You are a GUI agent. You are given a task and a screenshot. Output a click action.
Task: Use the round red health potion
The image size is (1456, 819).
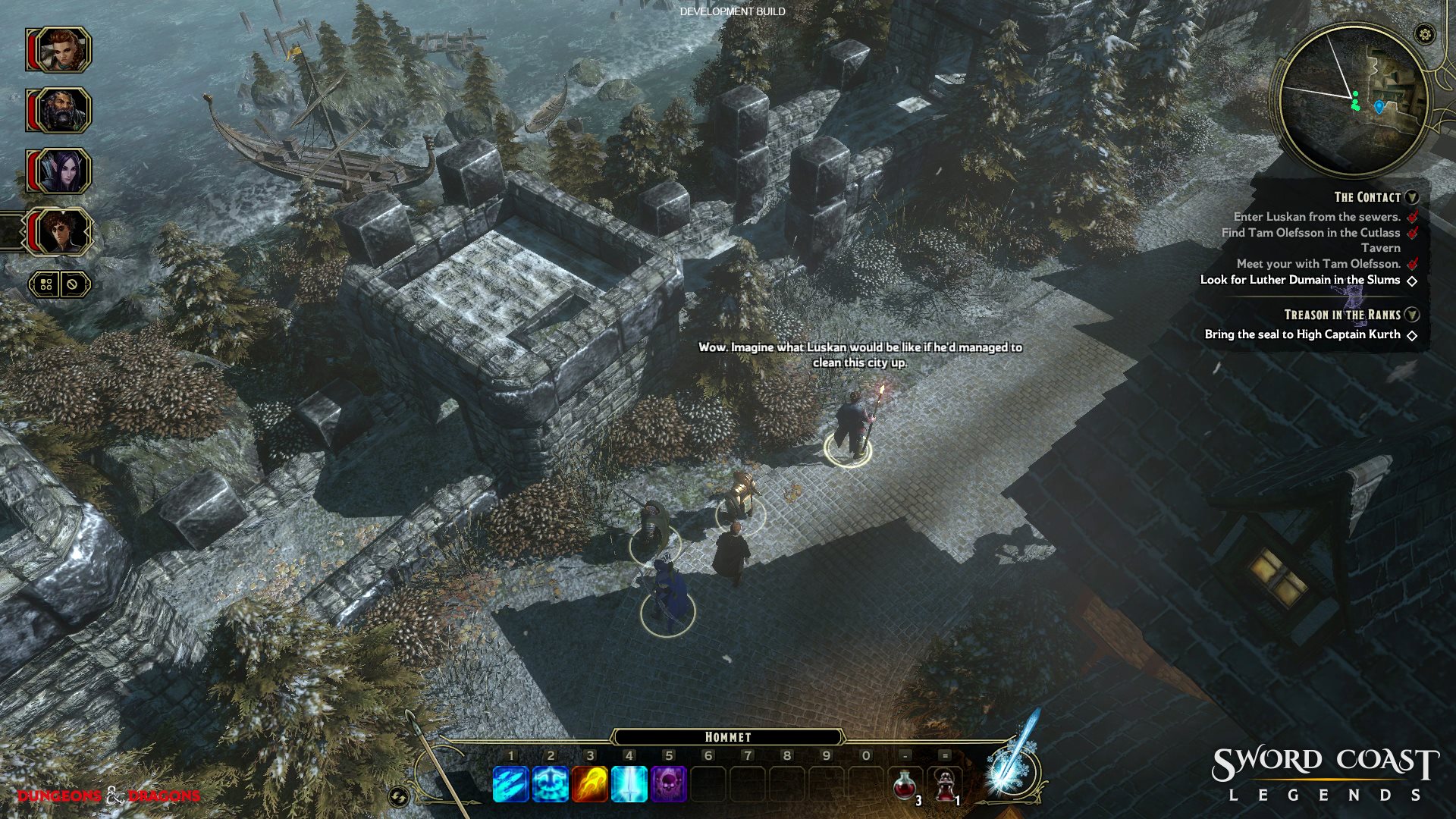tap(905, 785)
